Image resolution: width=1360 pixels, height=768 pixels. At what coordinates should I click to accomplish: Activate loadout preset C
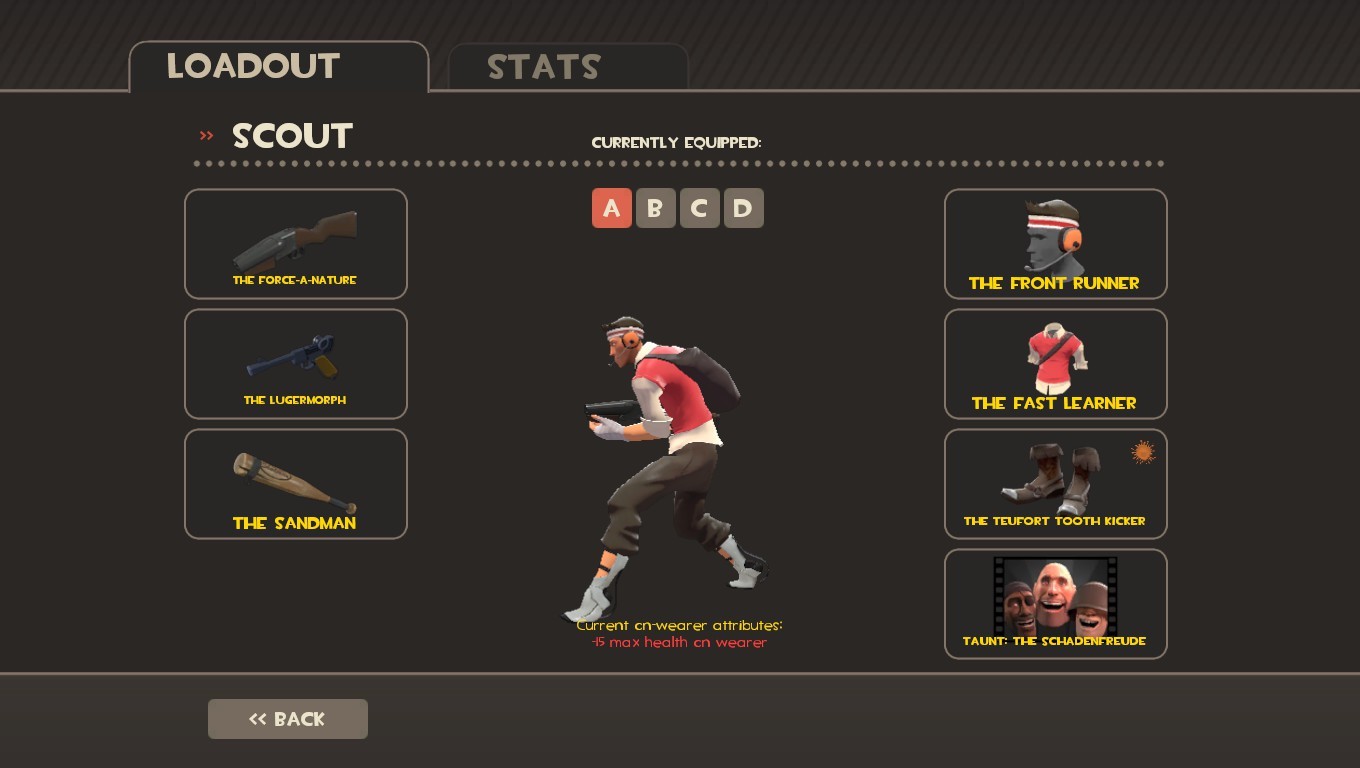tap(700, 208)
